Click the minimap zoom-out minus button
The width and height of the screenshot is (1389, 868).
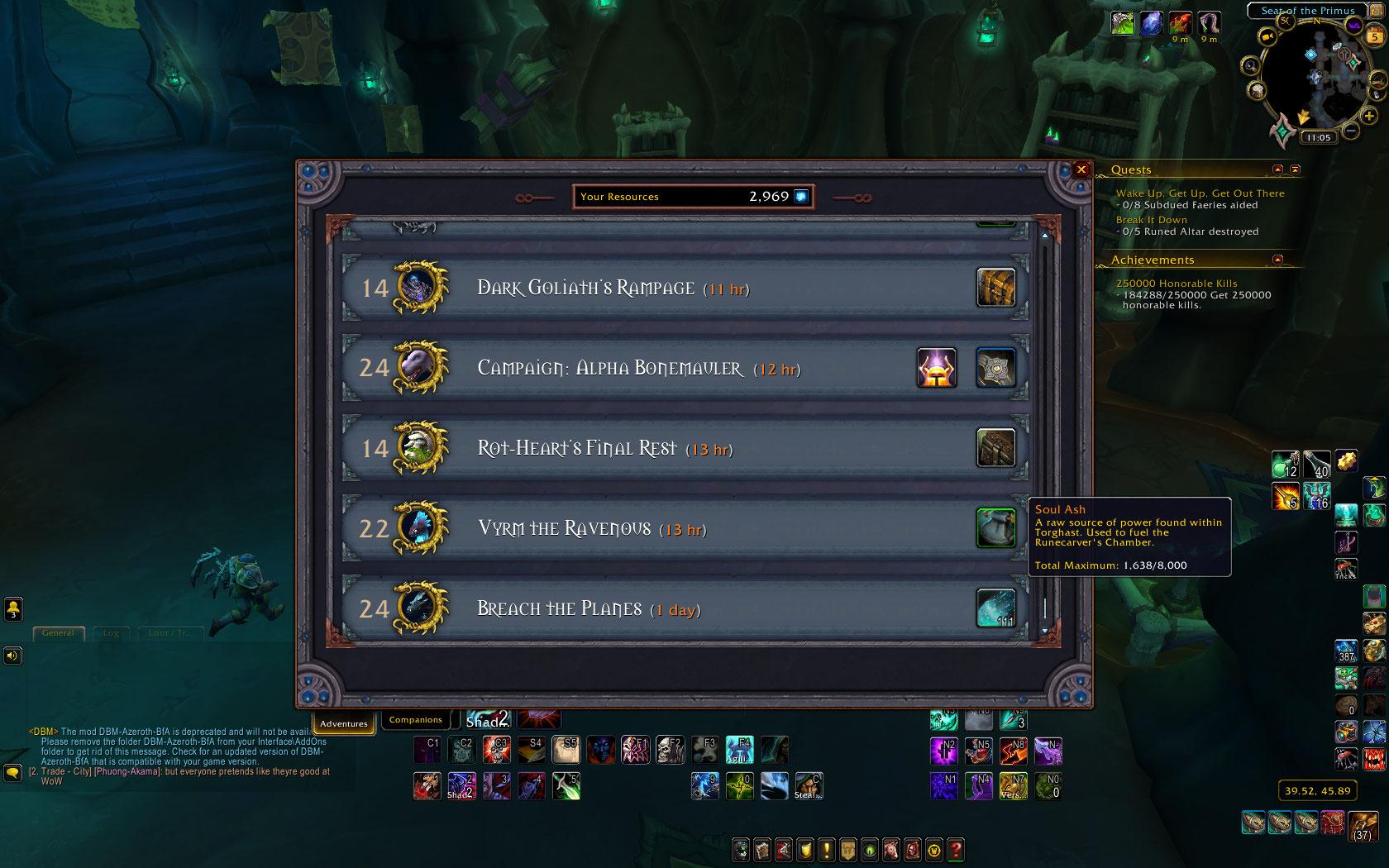pos(1350,130)
